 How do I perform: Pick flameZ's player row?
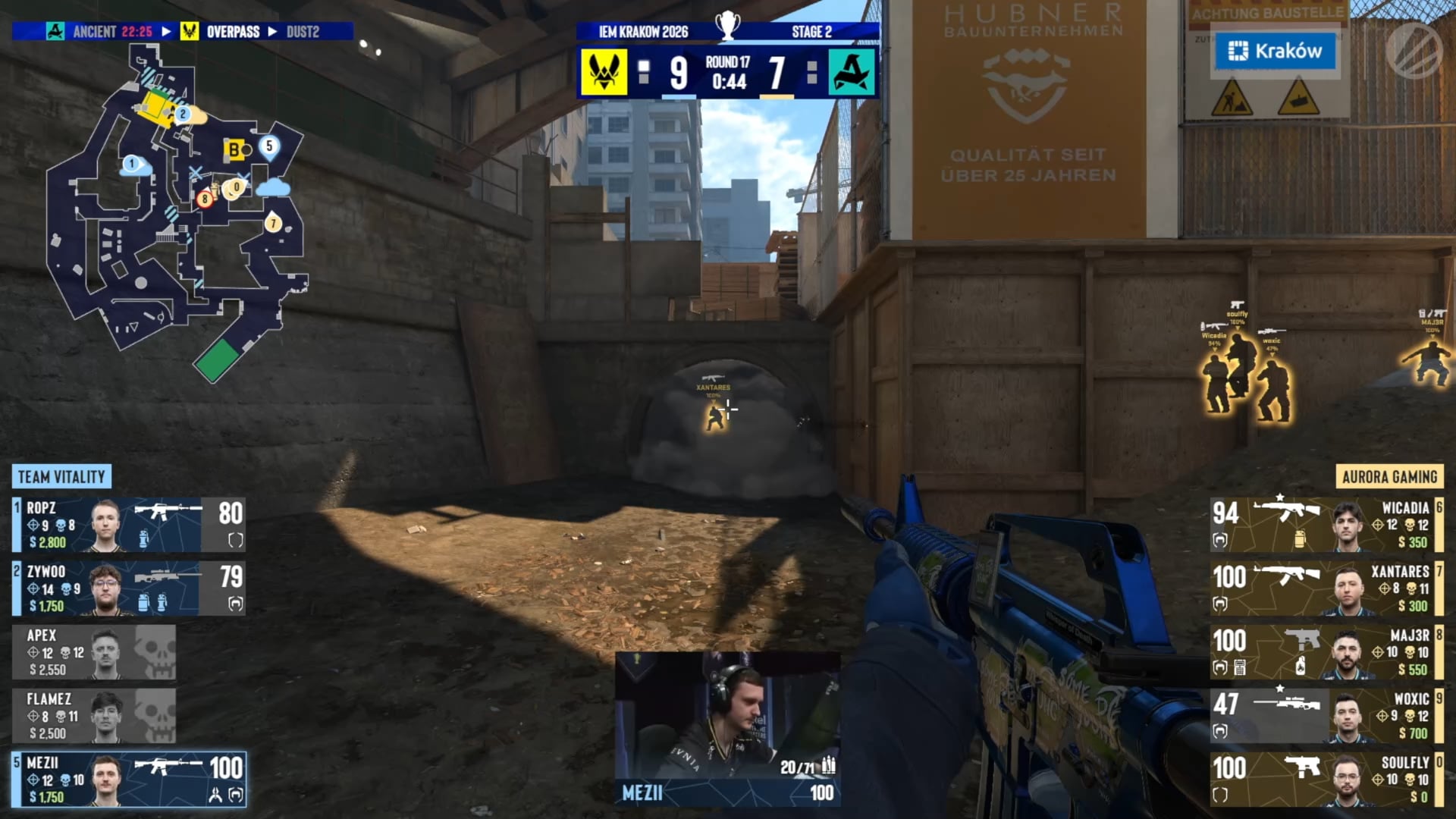tap(94, 716)
